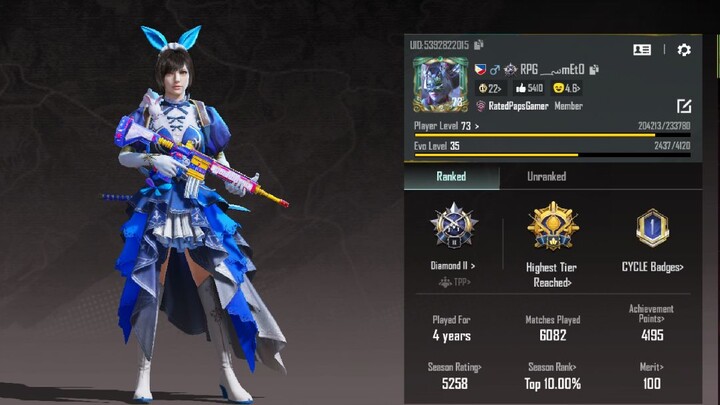Edit profile with the pencil icon
Image resolution: width=720 pixels, height=405 pixels.
click(684, 105)
